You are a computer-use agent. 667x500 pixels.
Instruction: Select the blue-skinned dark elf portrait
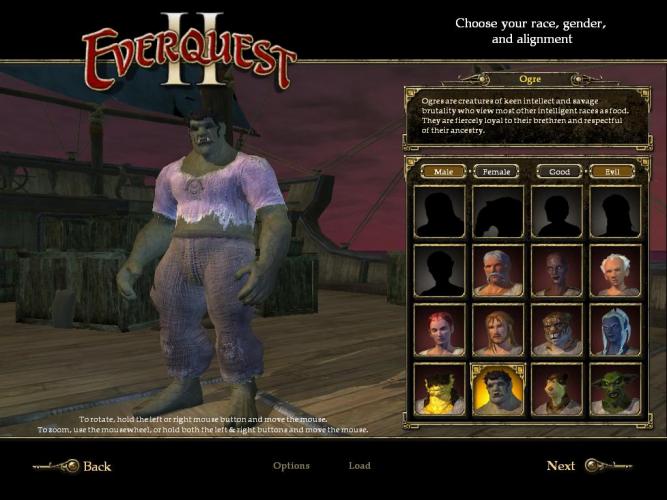614,330
